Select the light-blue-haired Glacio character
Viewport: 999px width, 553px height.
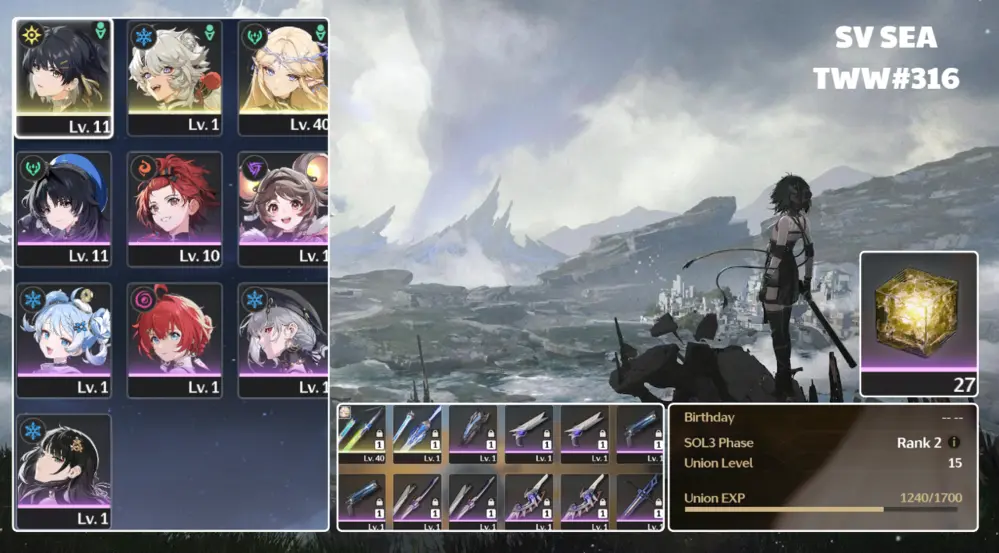pyautogui.click(x=64, y=339)
